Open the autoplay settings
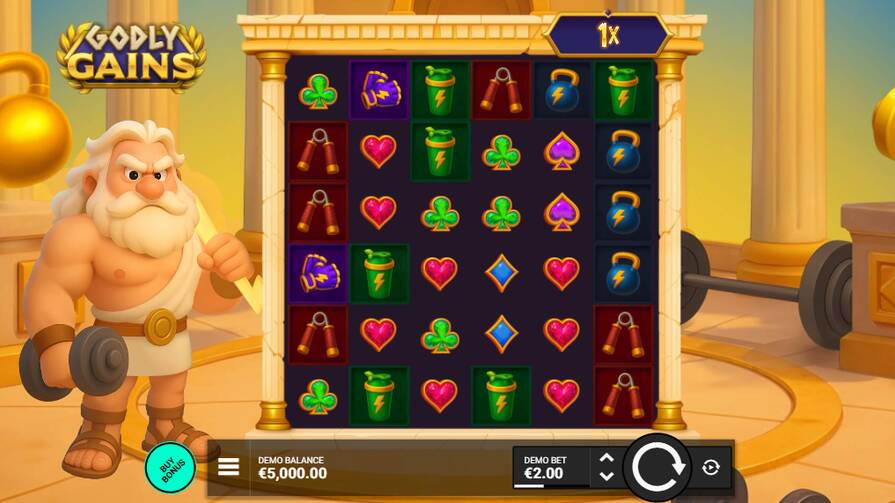895x503 pixels. (x=711, y=467)
